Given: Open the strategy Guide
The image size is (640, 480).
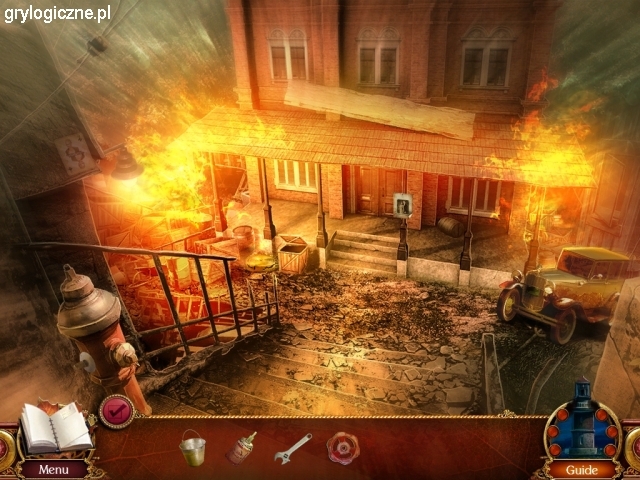Looking at the screenshot, I should [581, 469].
